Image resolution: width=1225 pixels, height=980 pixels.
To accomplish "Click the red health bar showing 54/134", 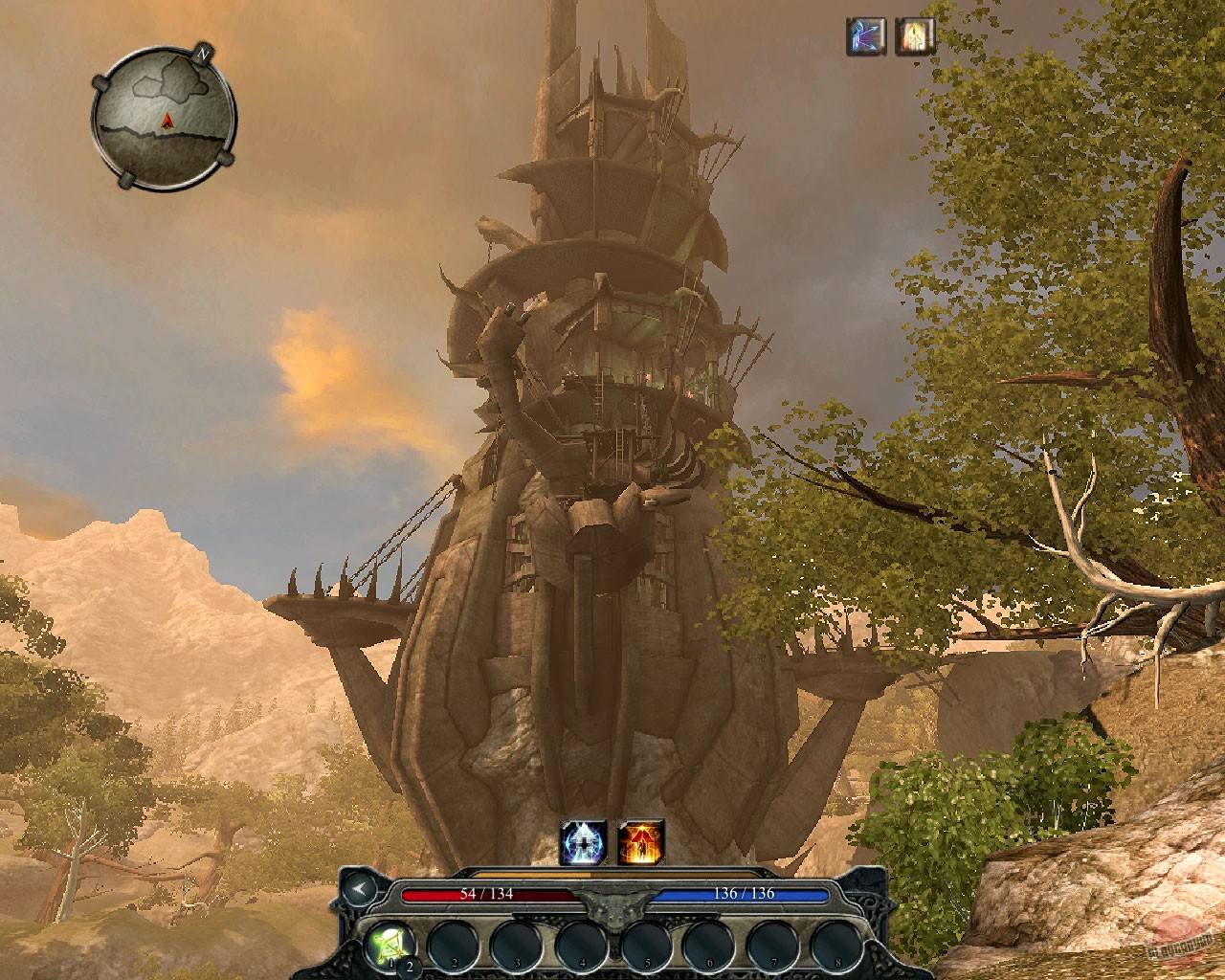I will click(x=487, y=891).
